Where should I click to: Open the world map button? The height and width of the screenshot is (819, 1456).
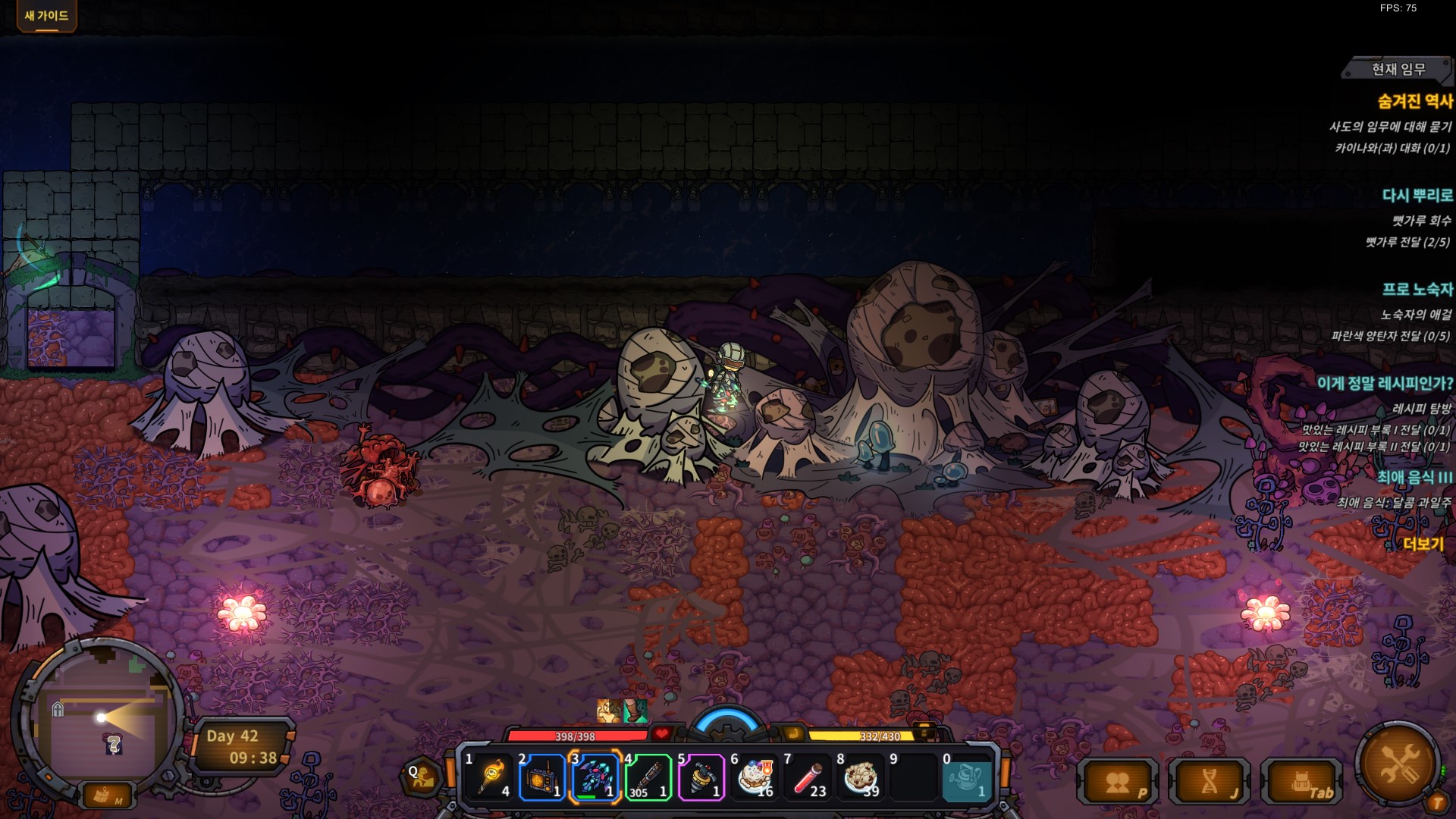pyautogui.click(x=105, y=796)
